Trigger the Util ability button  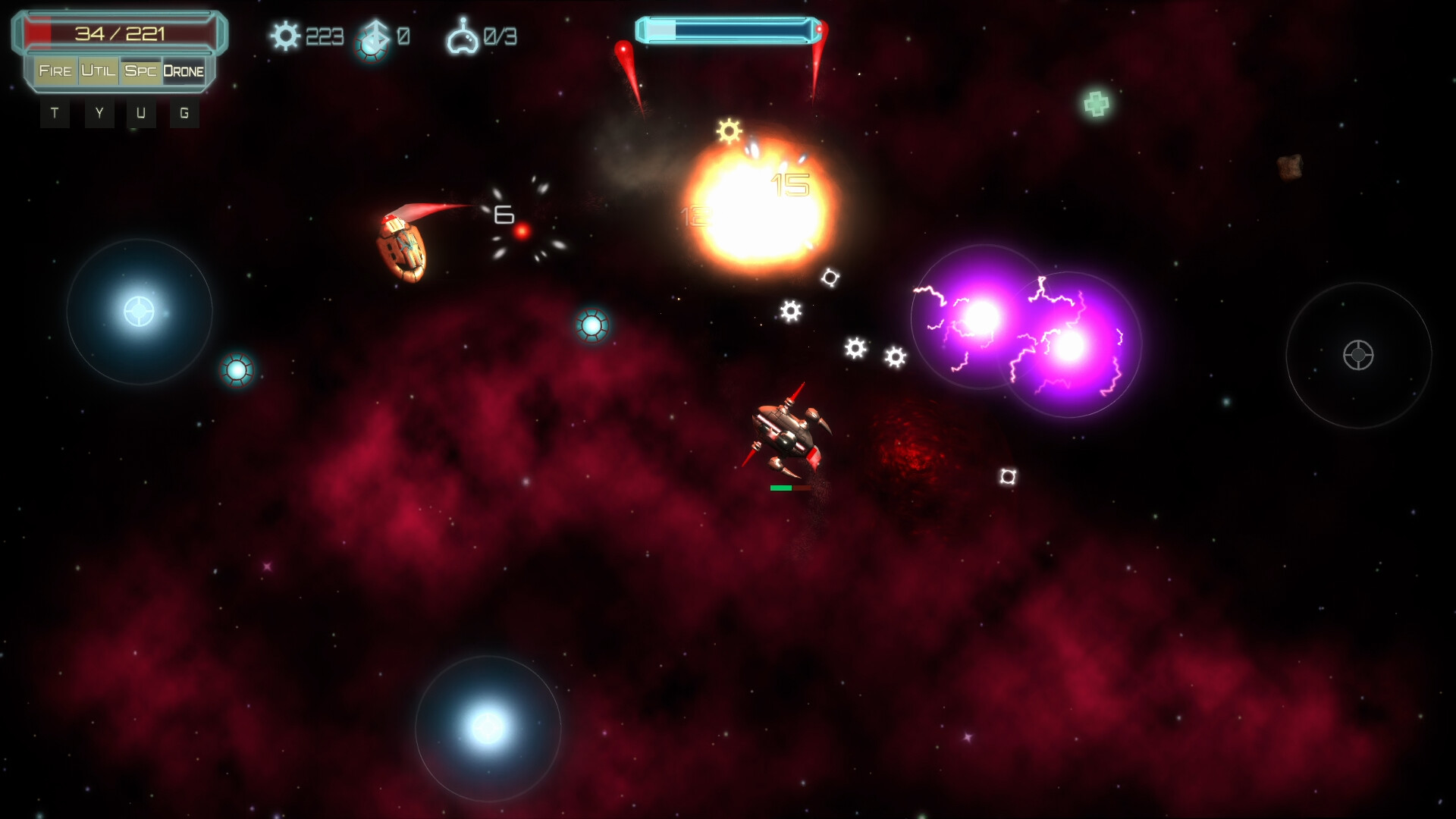pos(99,71)
